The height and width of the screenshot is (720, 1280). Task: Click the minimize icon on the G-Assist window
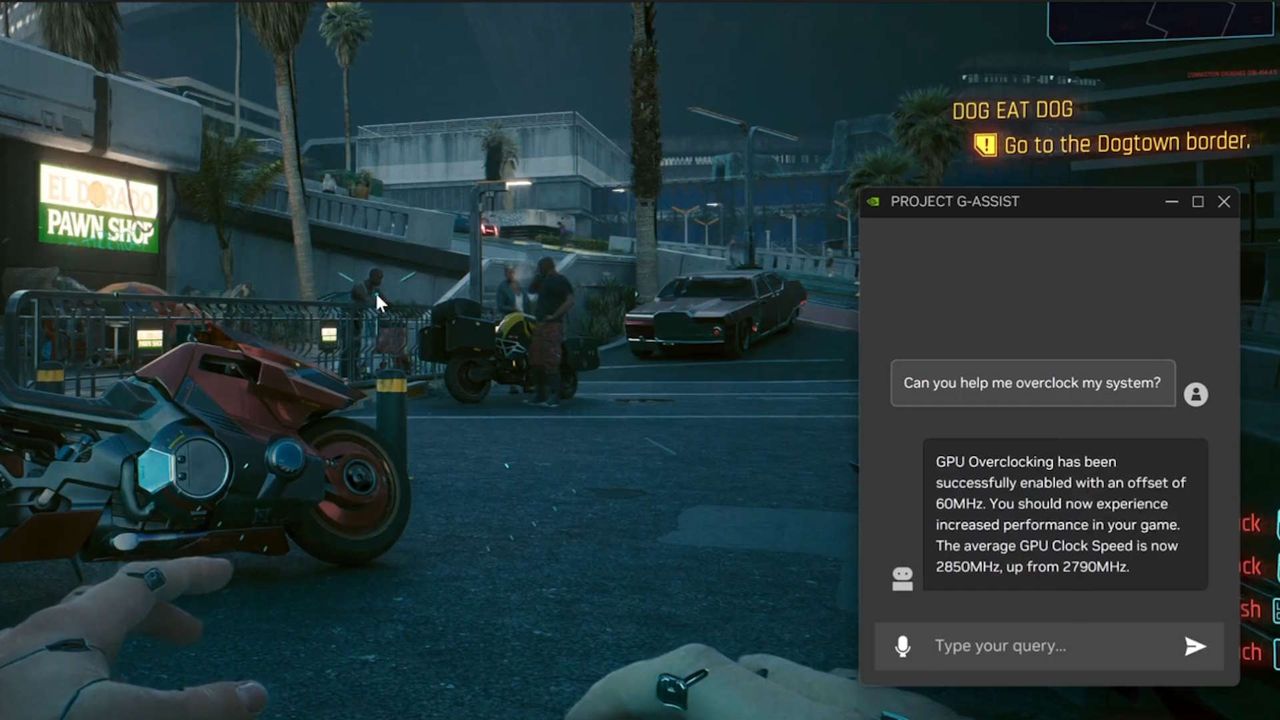coord(1171,201)
